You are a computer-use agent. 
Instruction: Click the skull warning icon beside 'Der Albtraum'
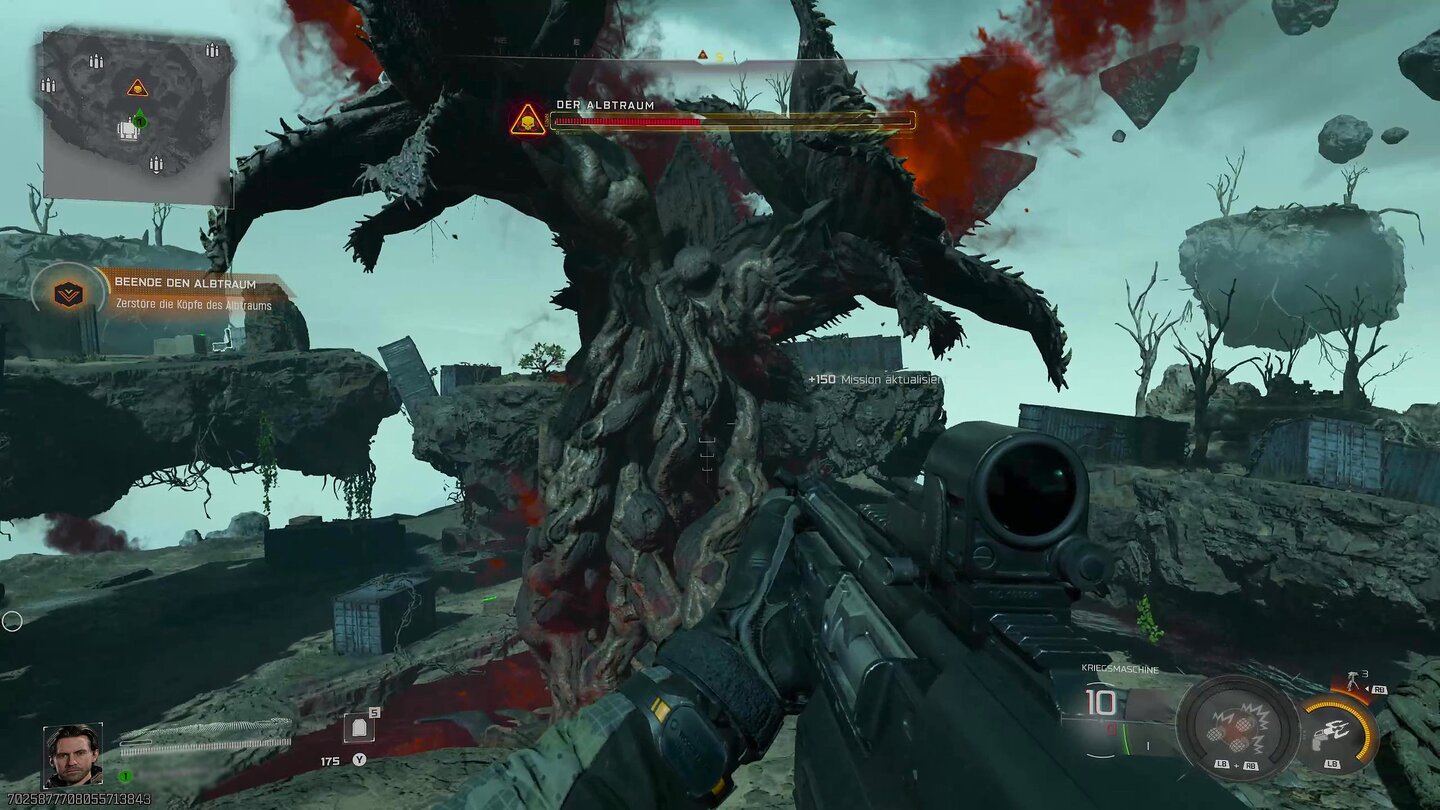point(528,121)
